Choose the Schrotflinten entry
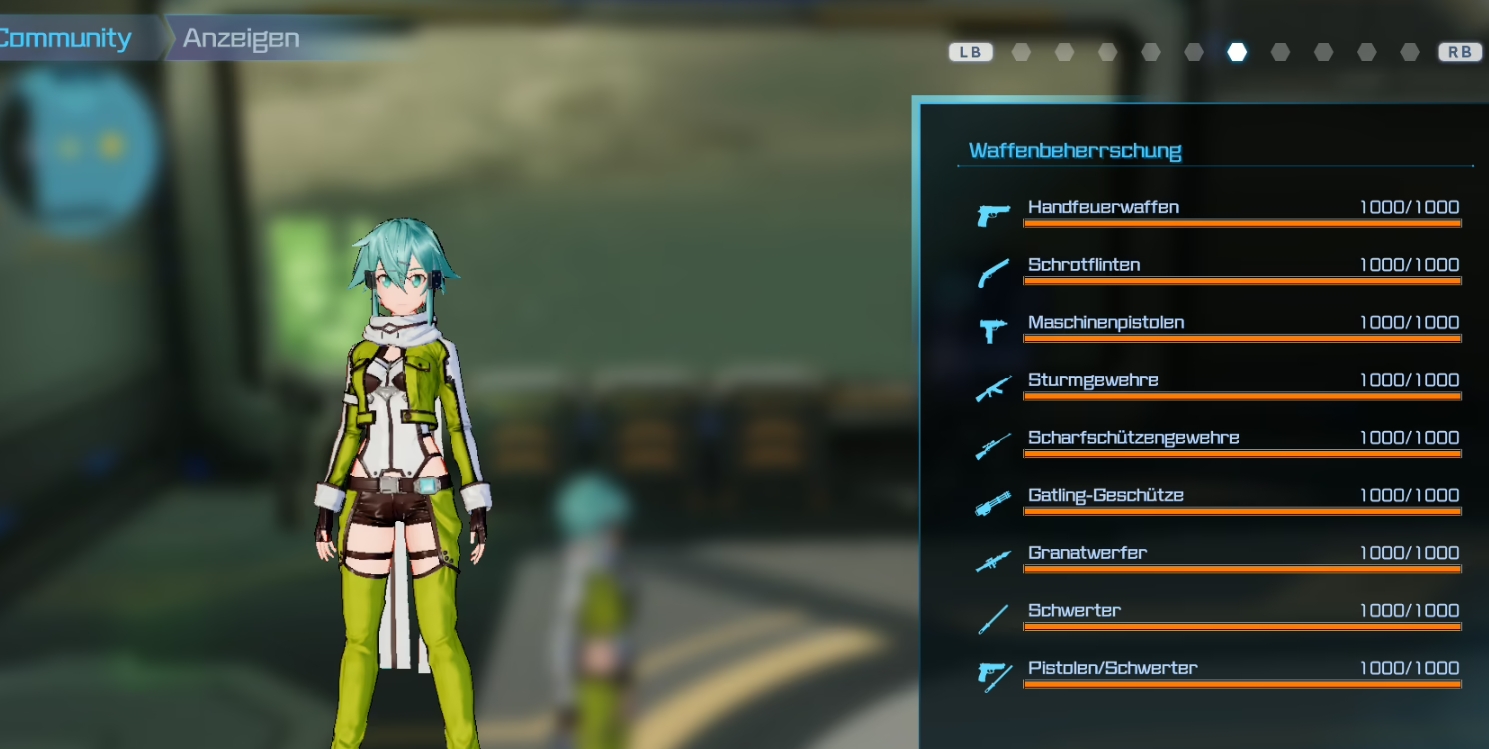The width and height of the screenshot is (1489, 749). point(1215,270)
